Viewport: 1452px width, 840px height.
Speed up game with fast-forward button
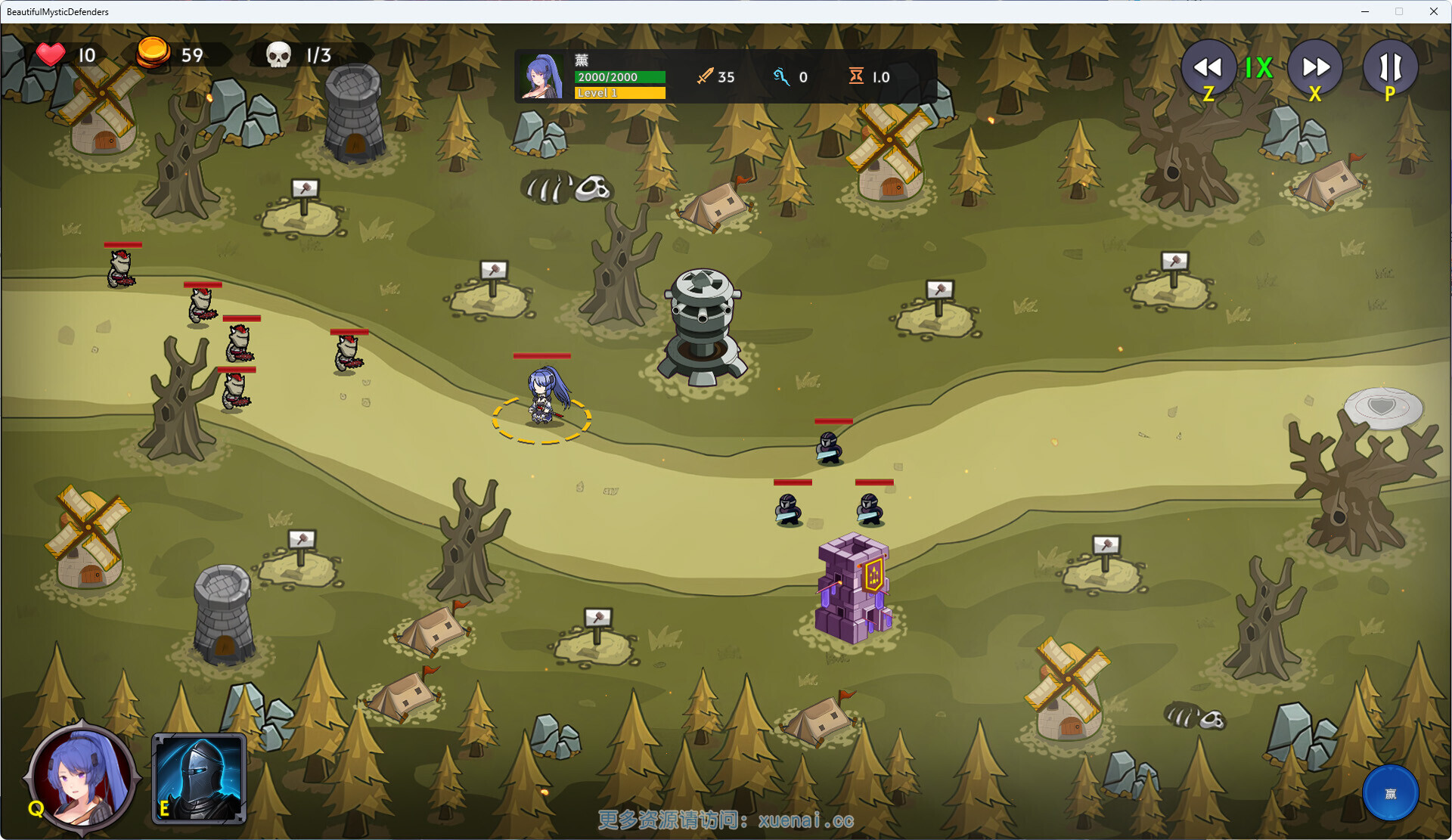click(1315, 68)
